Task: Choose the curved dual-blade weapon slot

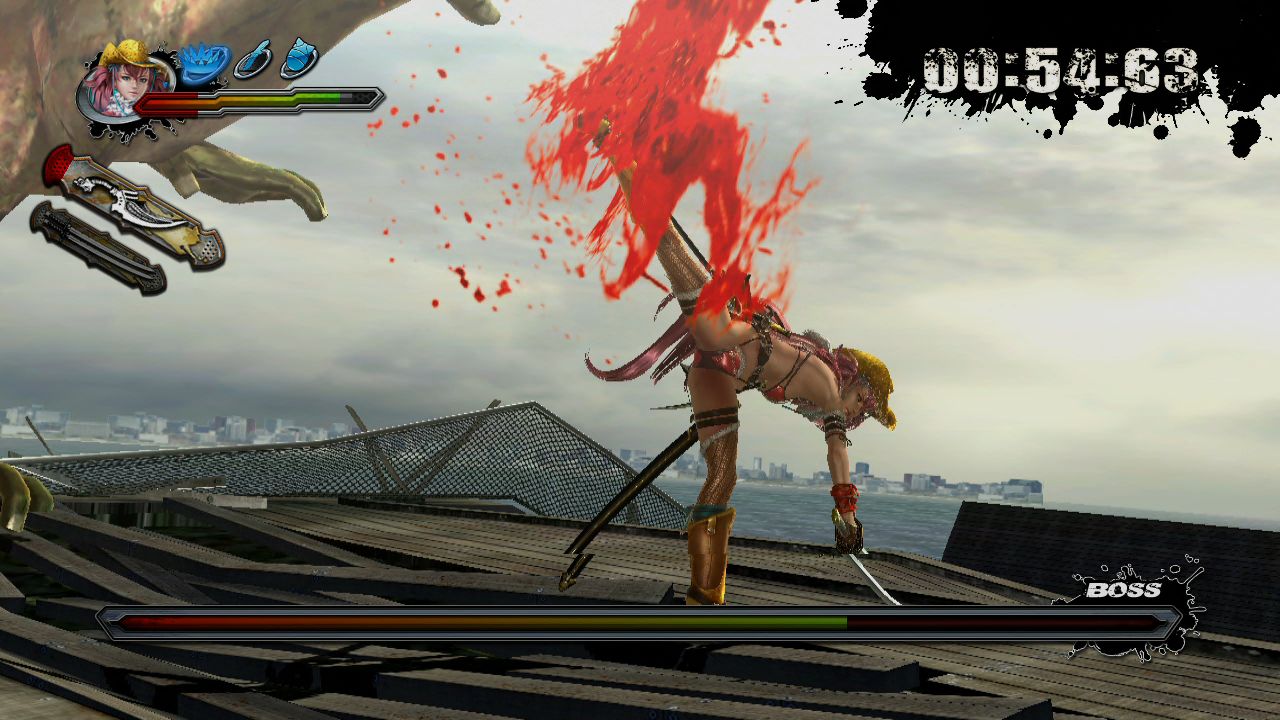Action: (134, 206)
